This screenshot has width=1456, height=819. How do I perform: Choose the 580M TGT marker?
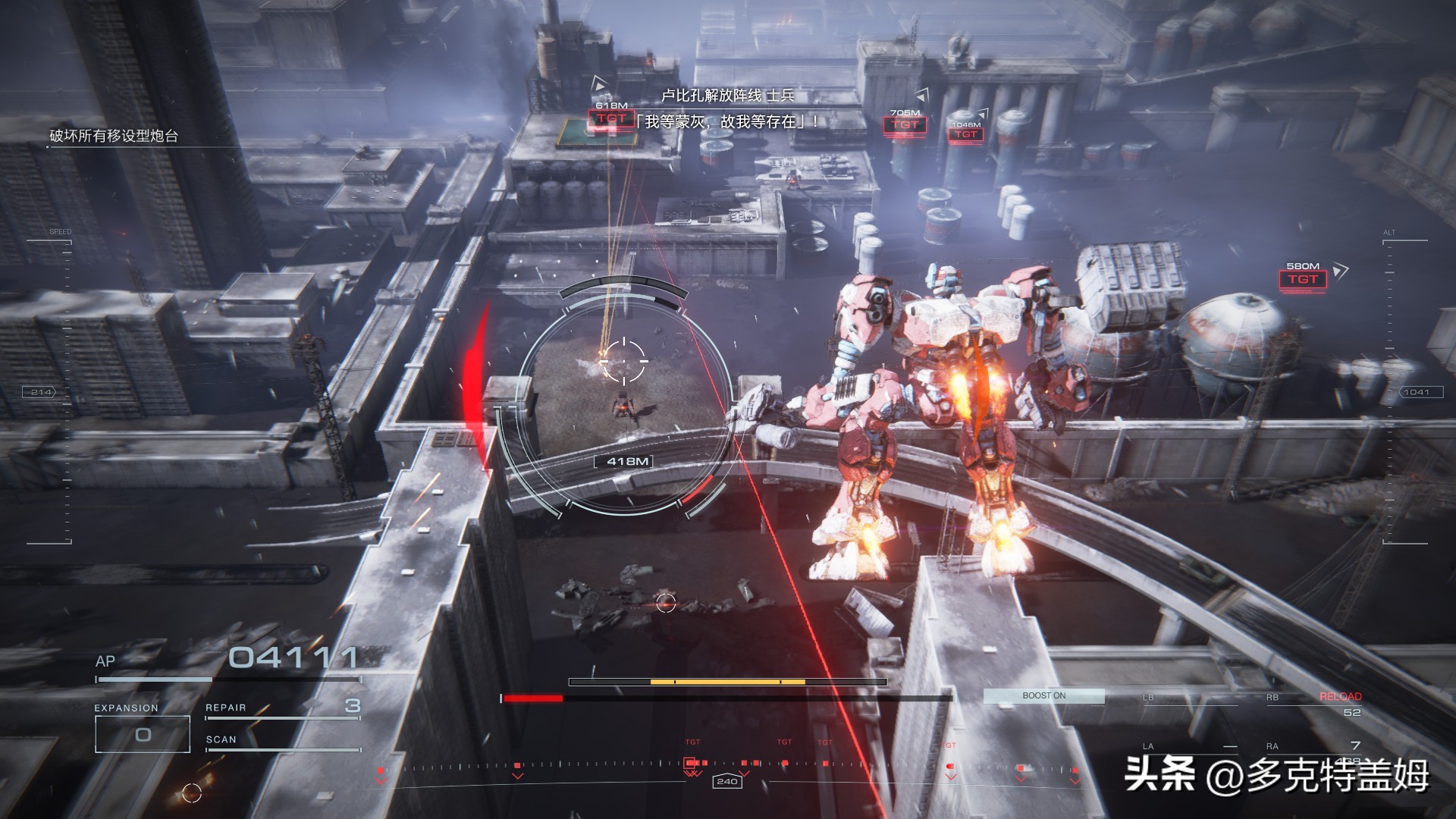(1302, 279)
